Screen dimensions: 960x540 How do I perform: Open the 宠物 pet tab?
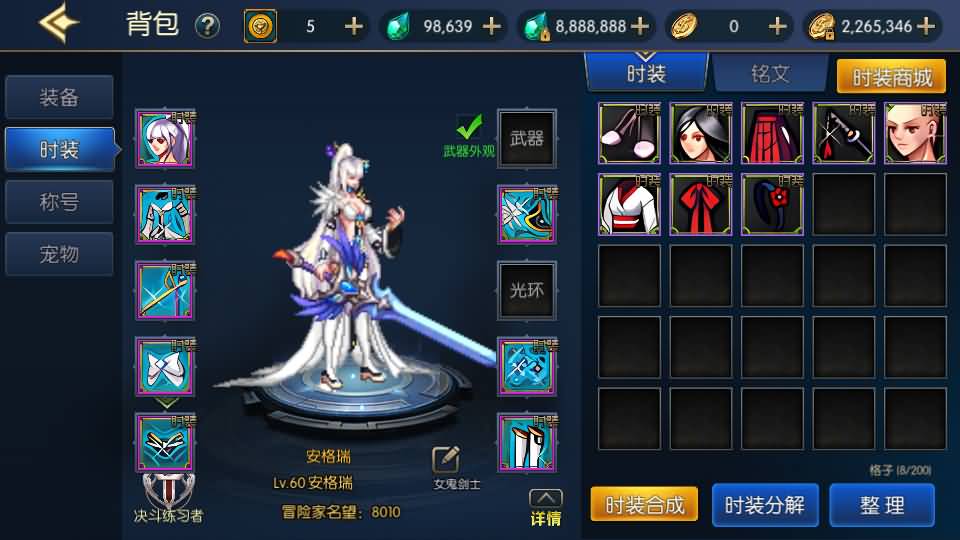click(x=59, y=254)
